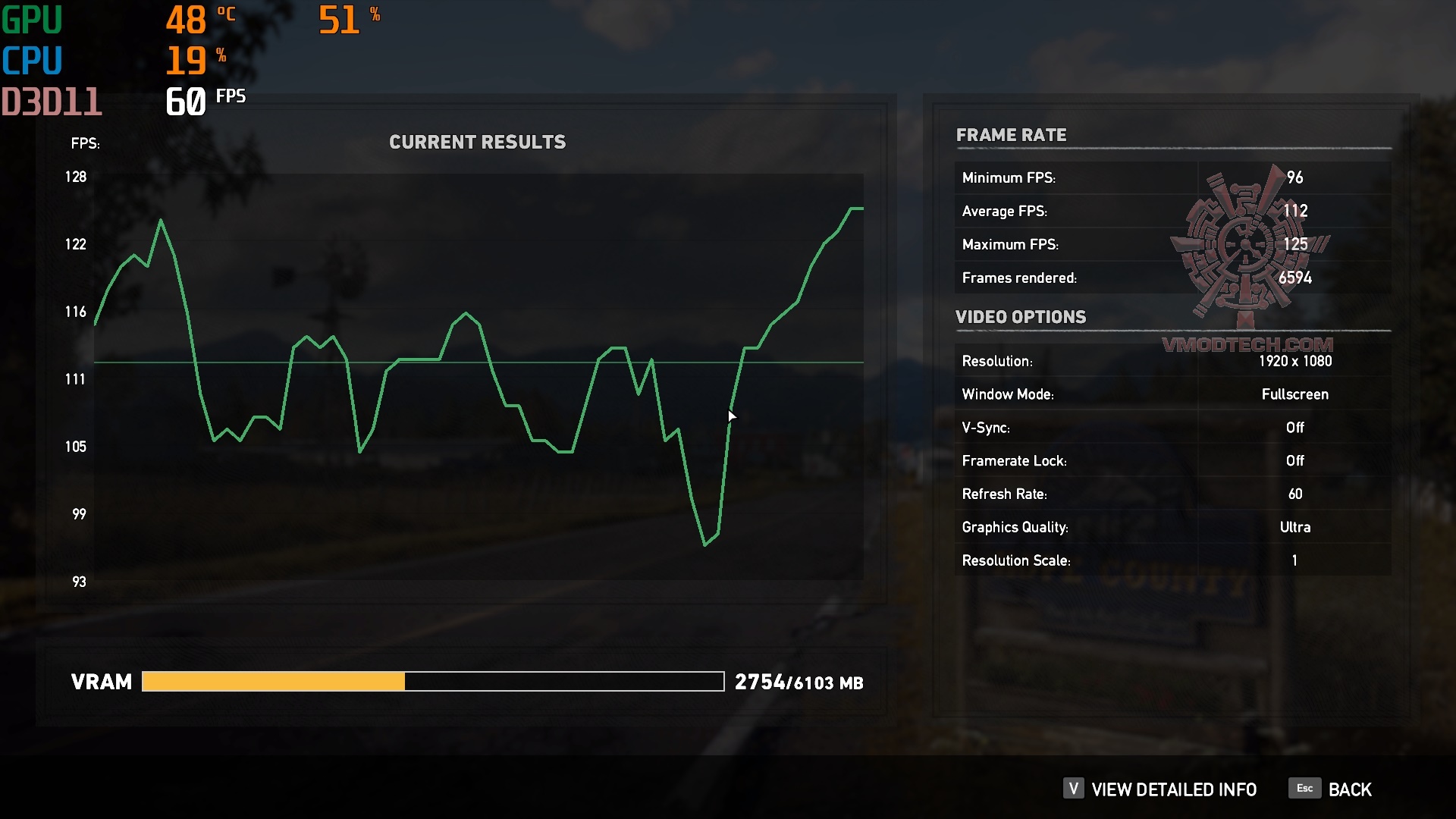Click the Esc key prompt icon
The width and height of the screenshot is (1456, 819).
pyautogui.click(x=1304, y=788)
